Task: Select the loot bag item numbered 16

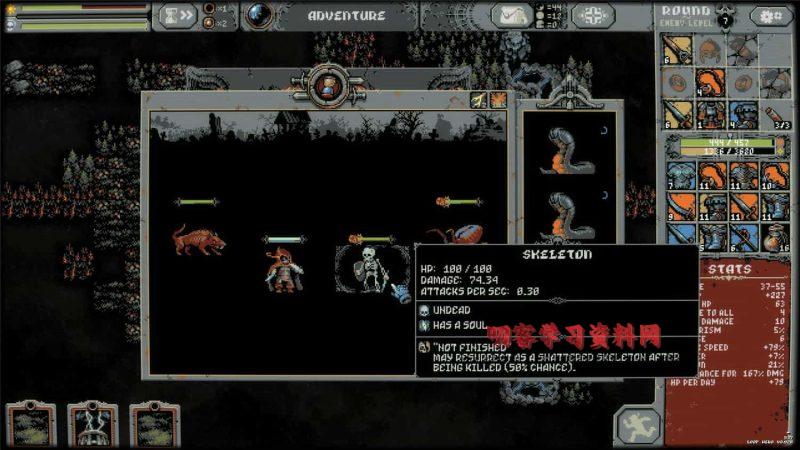Action: tap(775, 237)
